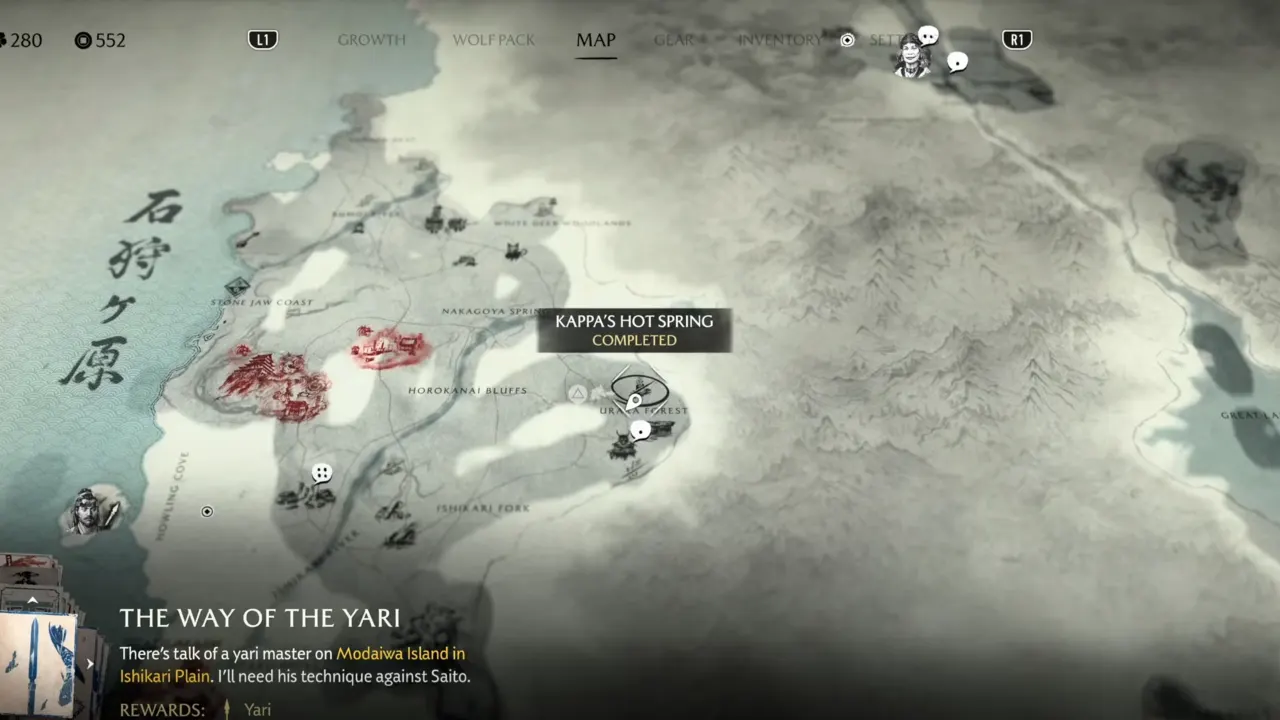Open the Wolf Pack tab
The image size is (1280, 720).
pyautogui.click(x=494, y=40)
